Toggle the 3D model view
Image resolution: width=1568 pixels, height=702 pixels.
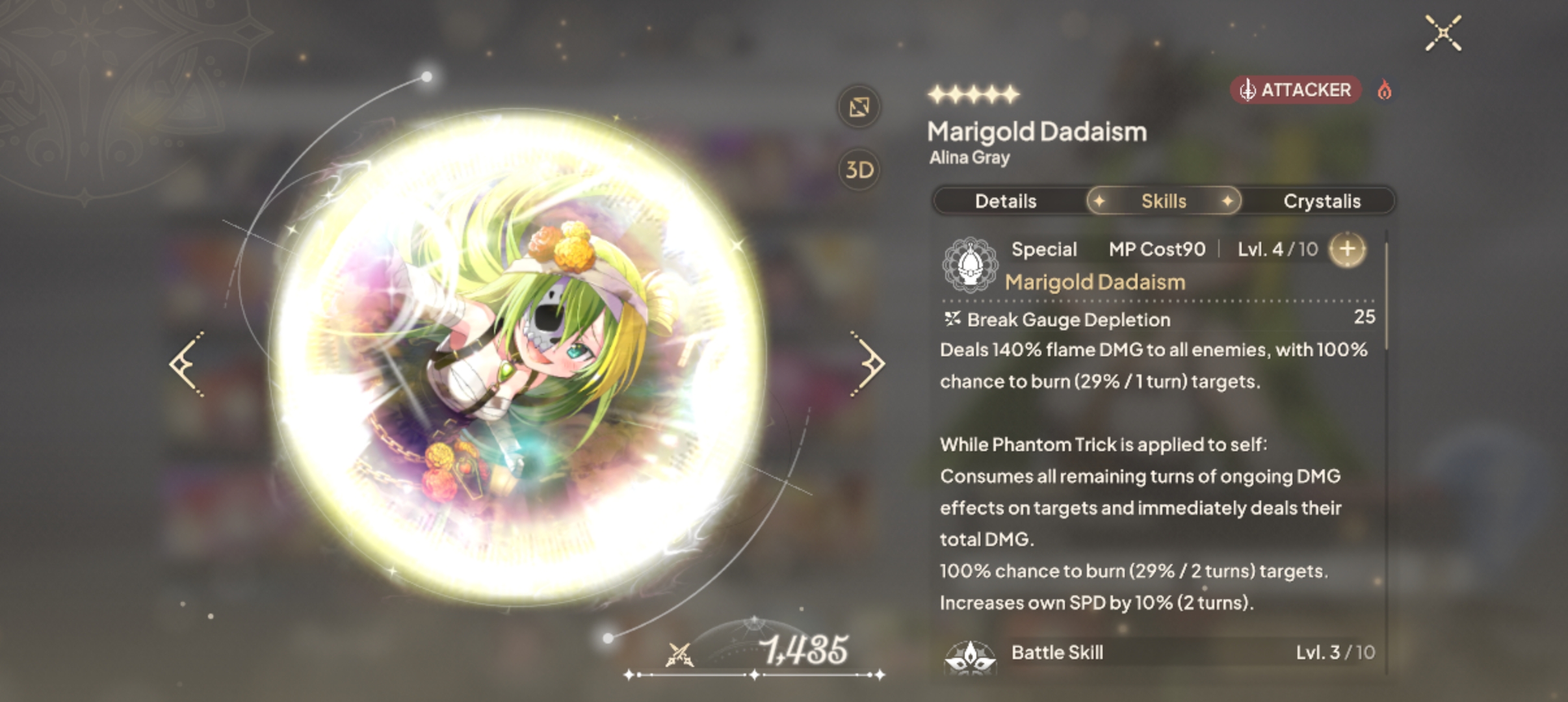coord(859,170)
